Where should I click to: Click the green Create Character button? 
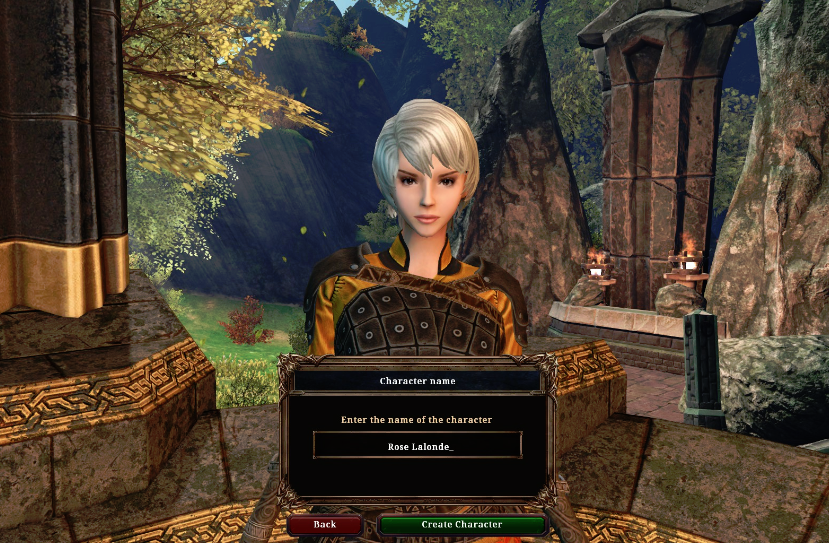pos(462,524)
